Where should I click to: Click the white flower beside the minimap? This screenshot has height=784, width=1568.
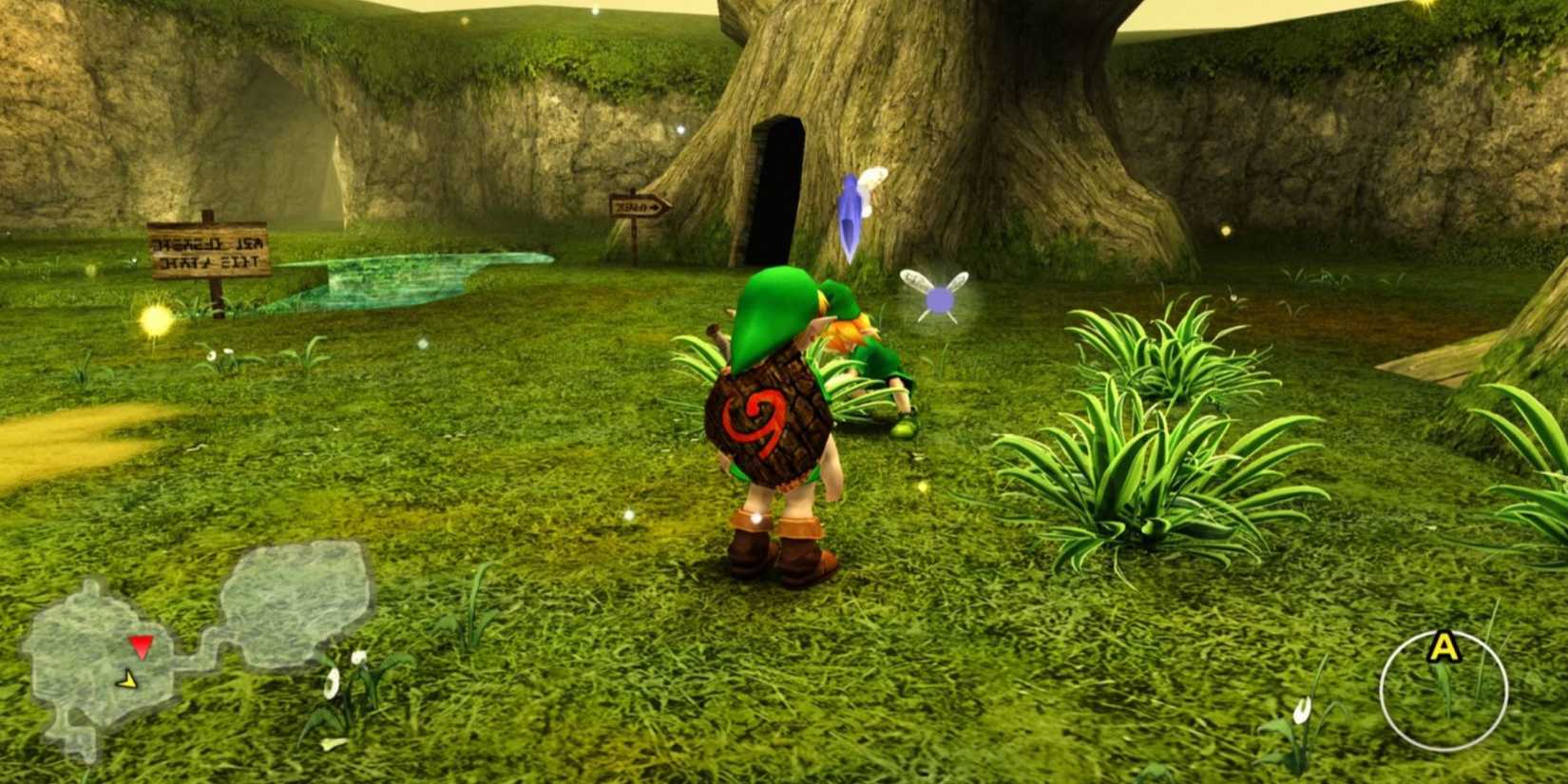(x=333, y=682)
